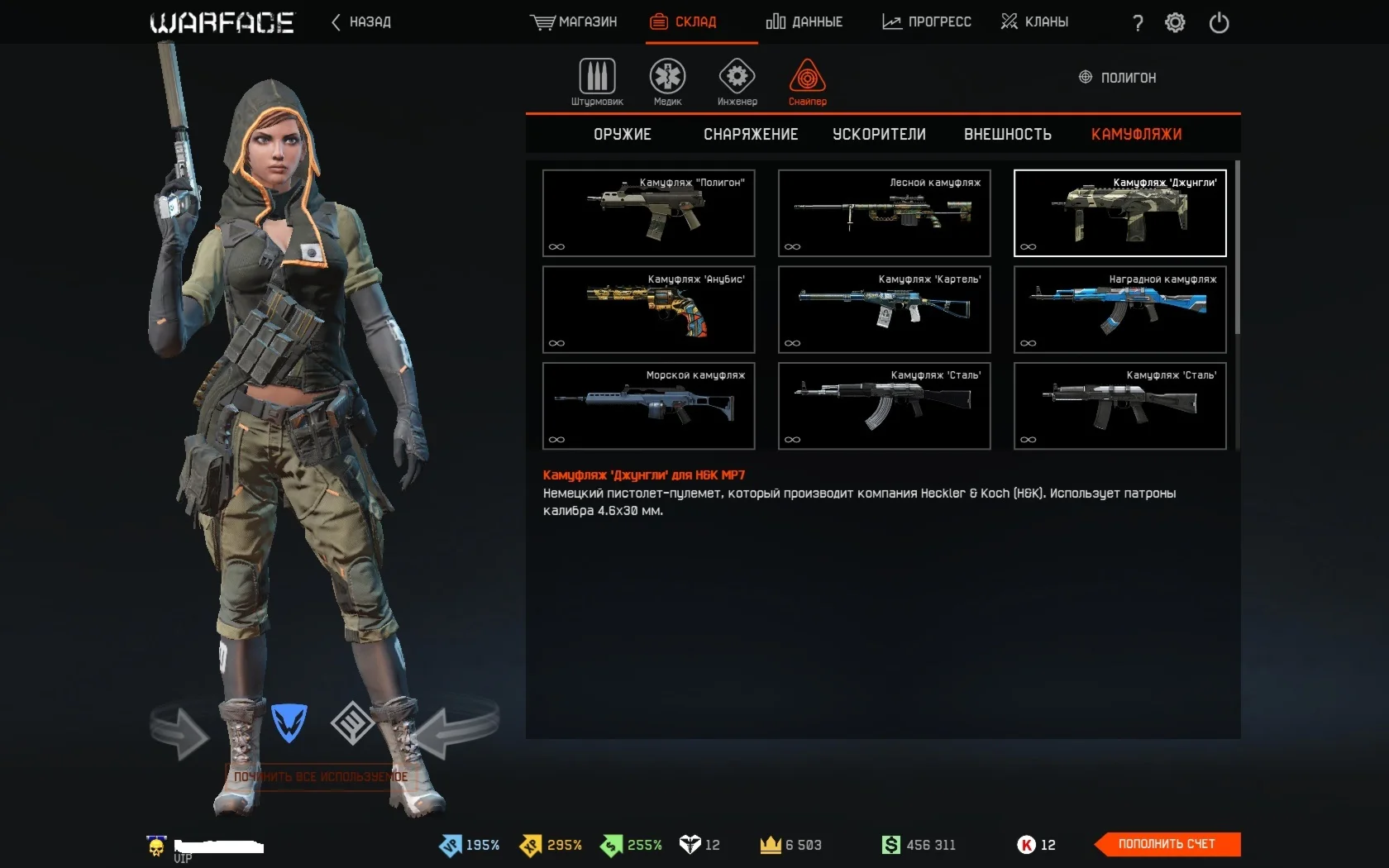
Task: Open the Кланы menu
Action: click(1034, 22)
